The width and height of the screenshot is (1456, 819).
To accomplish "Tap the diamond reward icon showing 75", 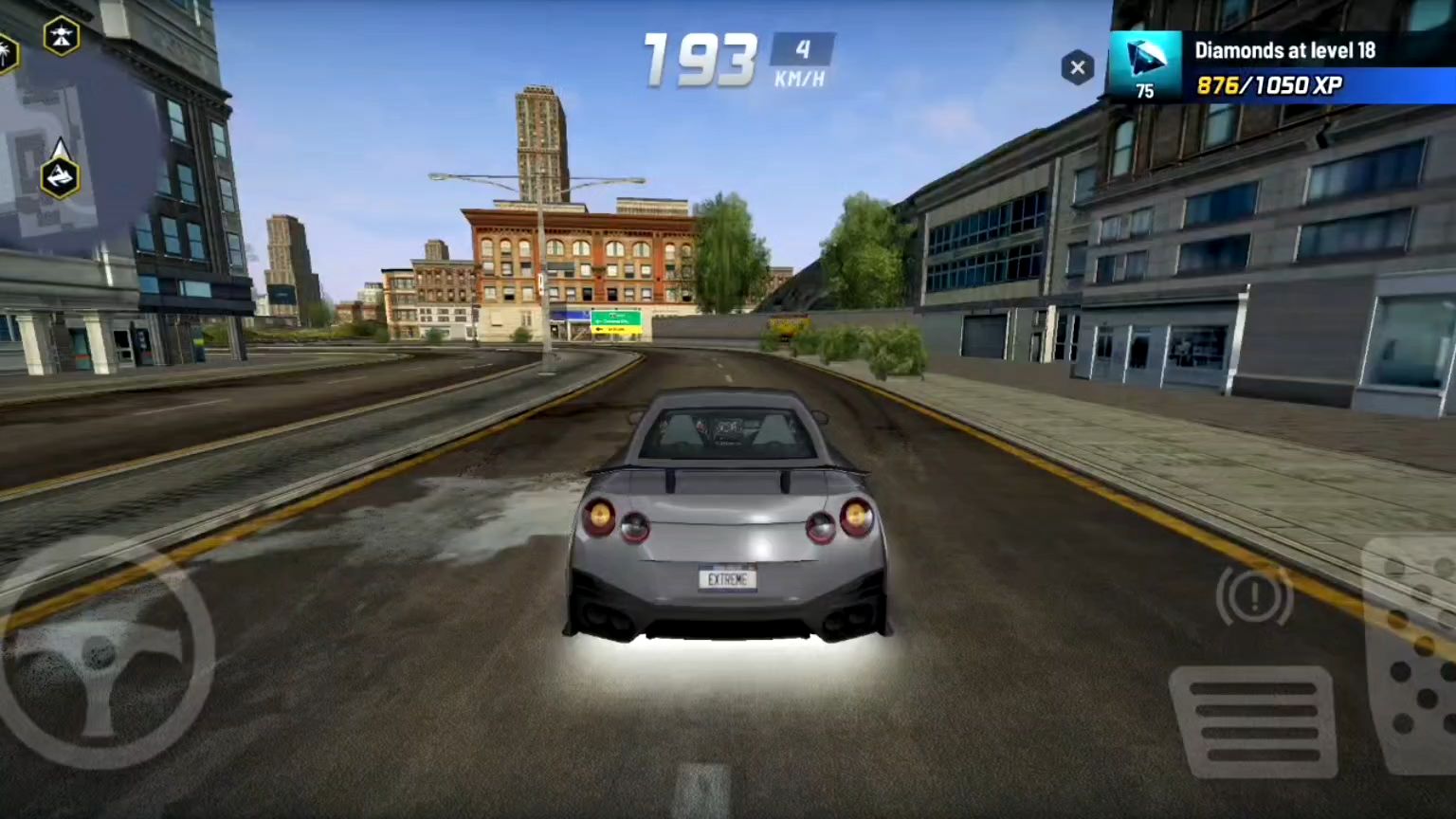I will [x=1145, y=66].
